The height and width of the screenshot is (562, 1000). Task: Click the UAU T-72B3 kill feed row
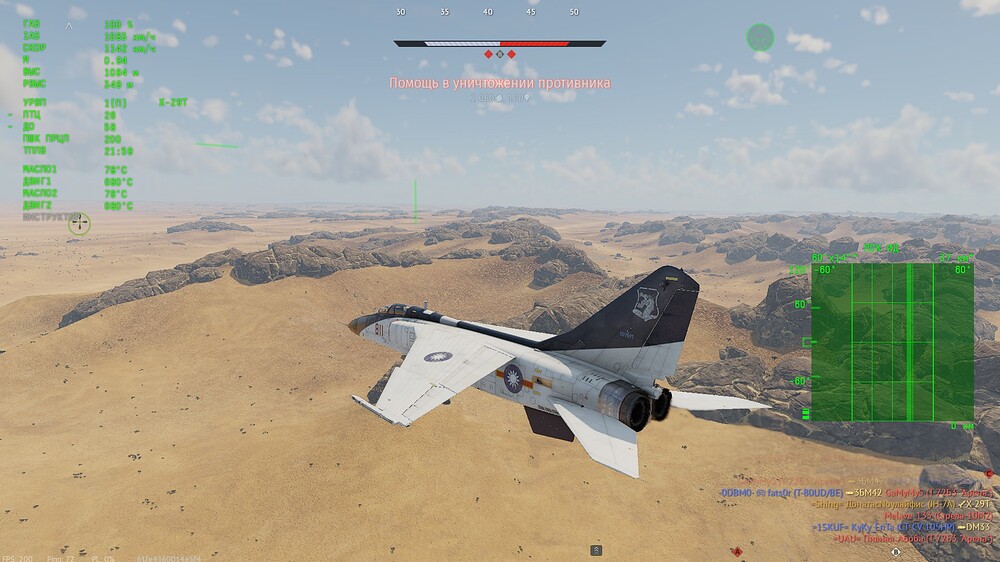click(912, 538)
